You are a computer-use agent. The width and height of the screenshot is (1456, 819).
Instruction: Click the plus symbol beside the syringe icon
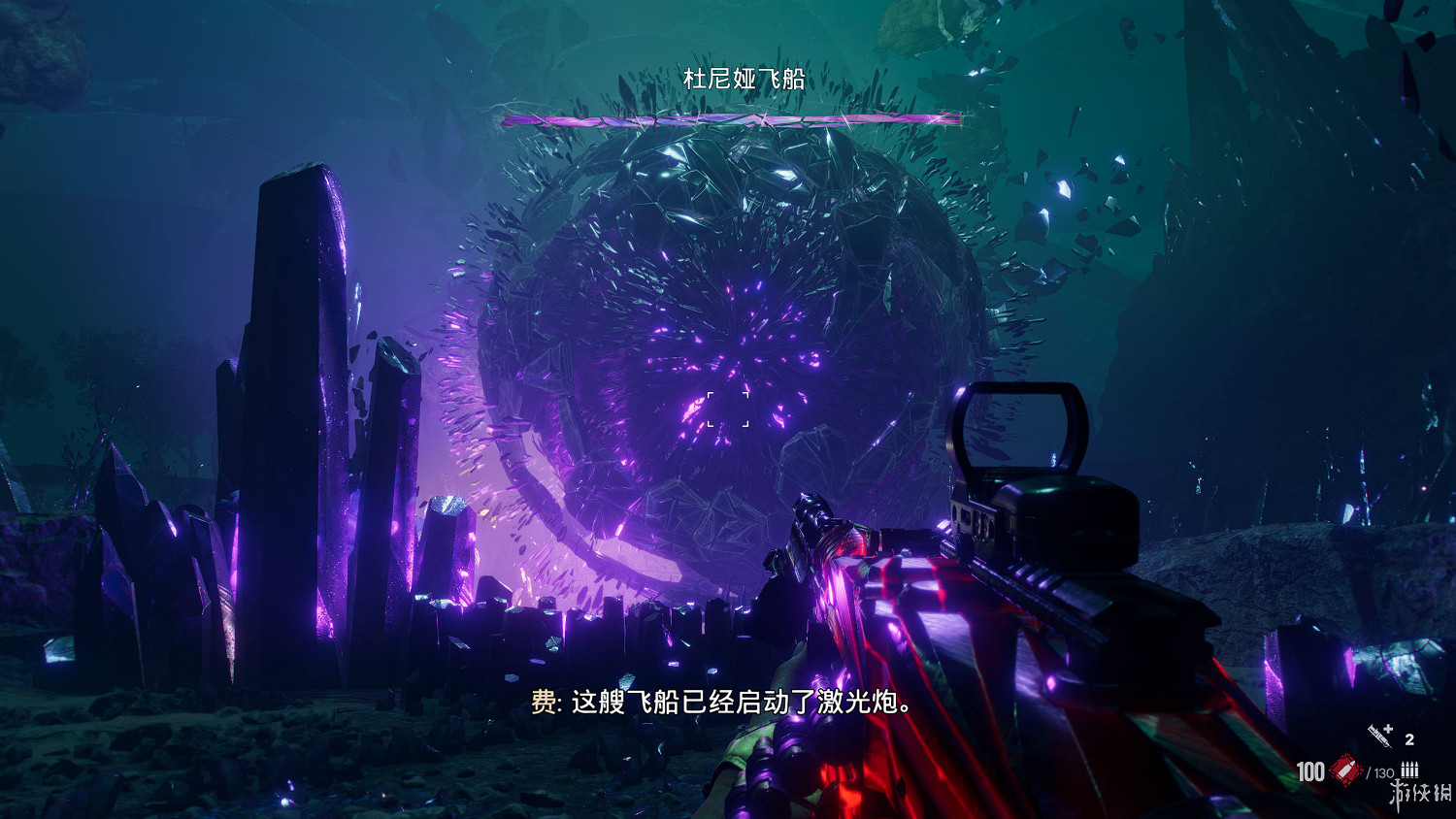click(x=1388, y=729)
